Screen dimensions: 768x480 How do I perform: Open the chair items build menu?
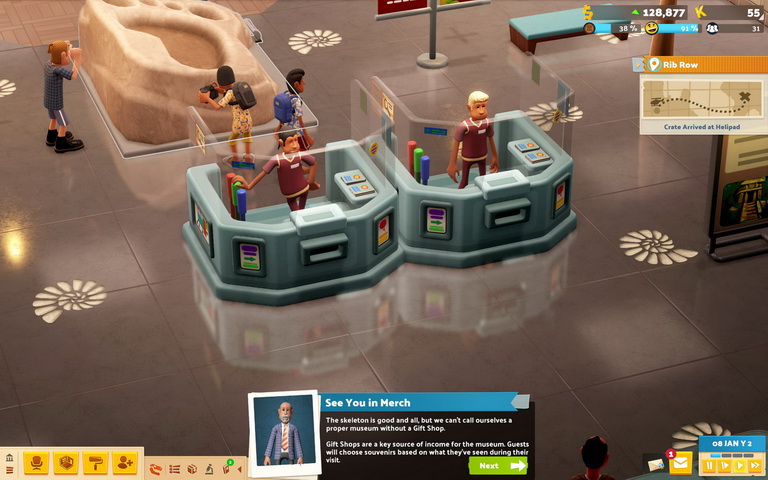37,463
